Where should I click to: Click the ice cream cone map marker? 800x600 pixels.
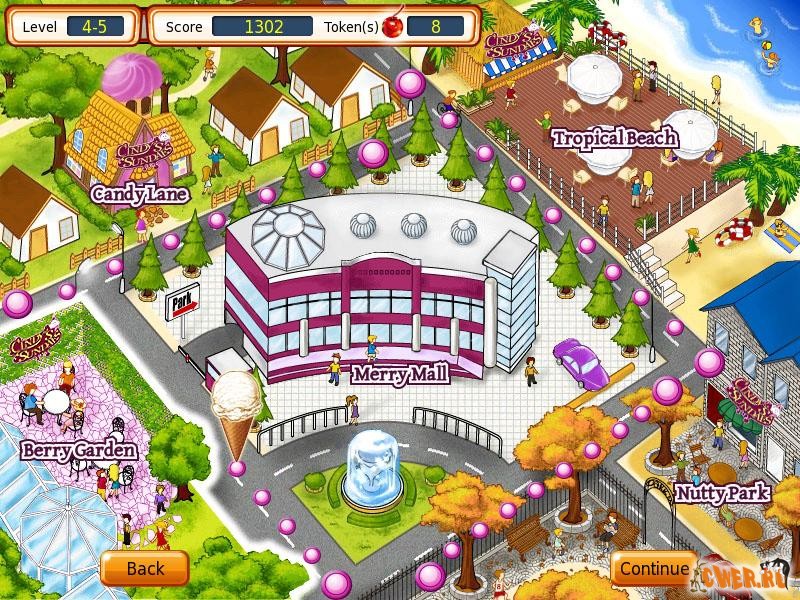point(234,410)
